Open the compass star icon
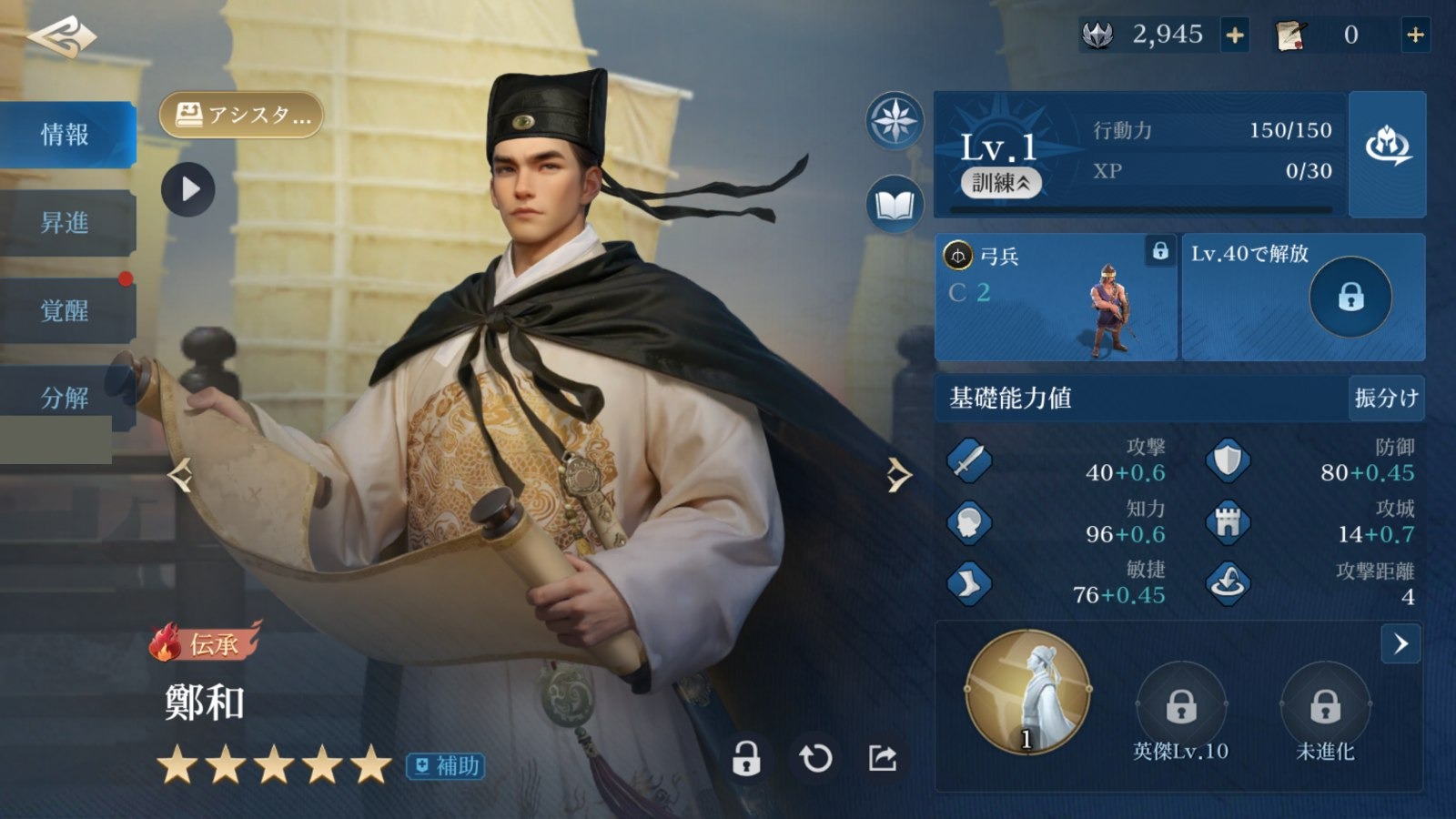Image resolution: width=1456 pixels, height=819 pixels. [x=895, y=121]
